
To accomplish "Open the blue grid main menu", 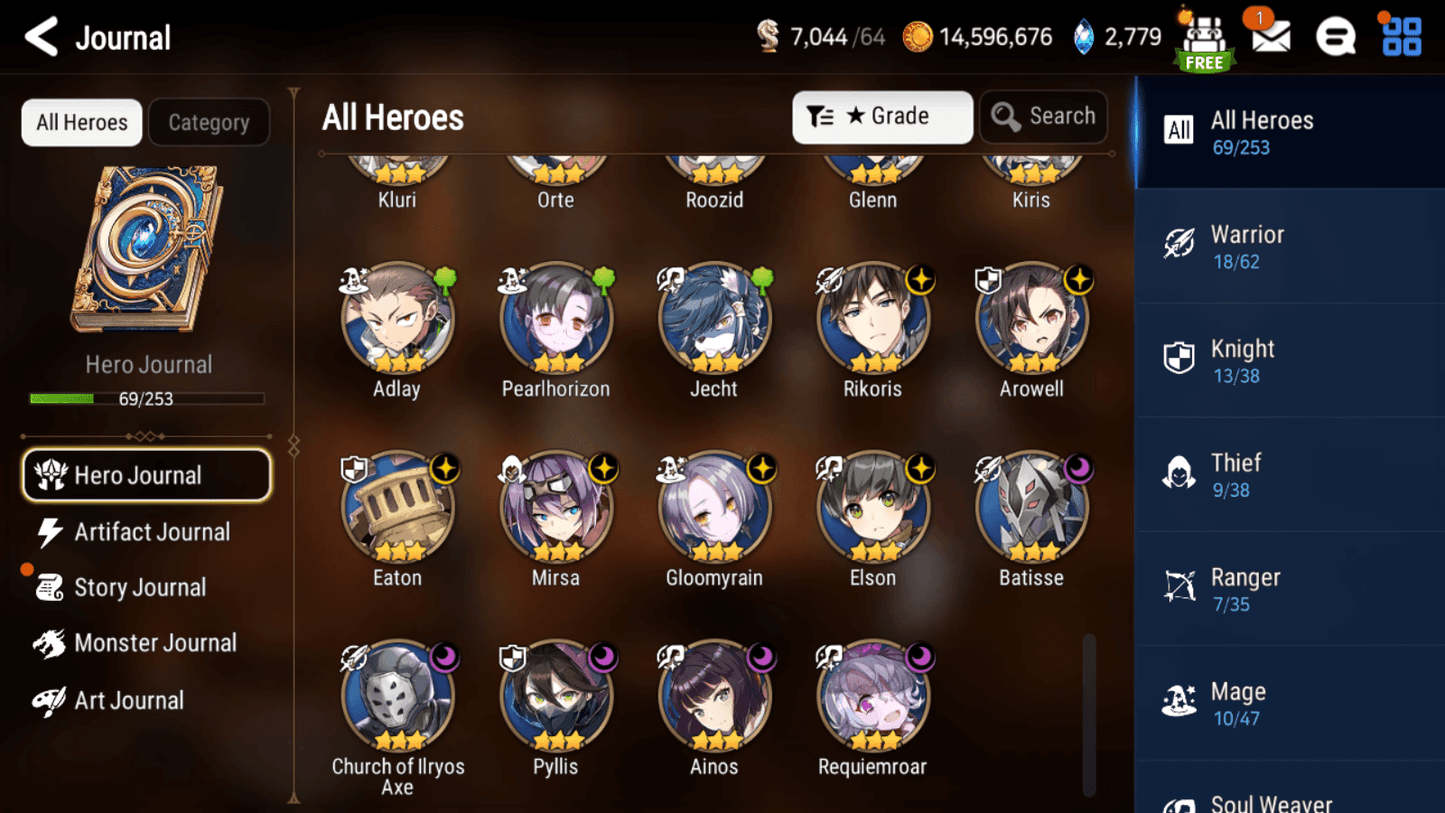I will [1401, 37].
